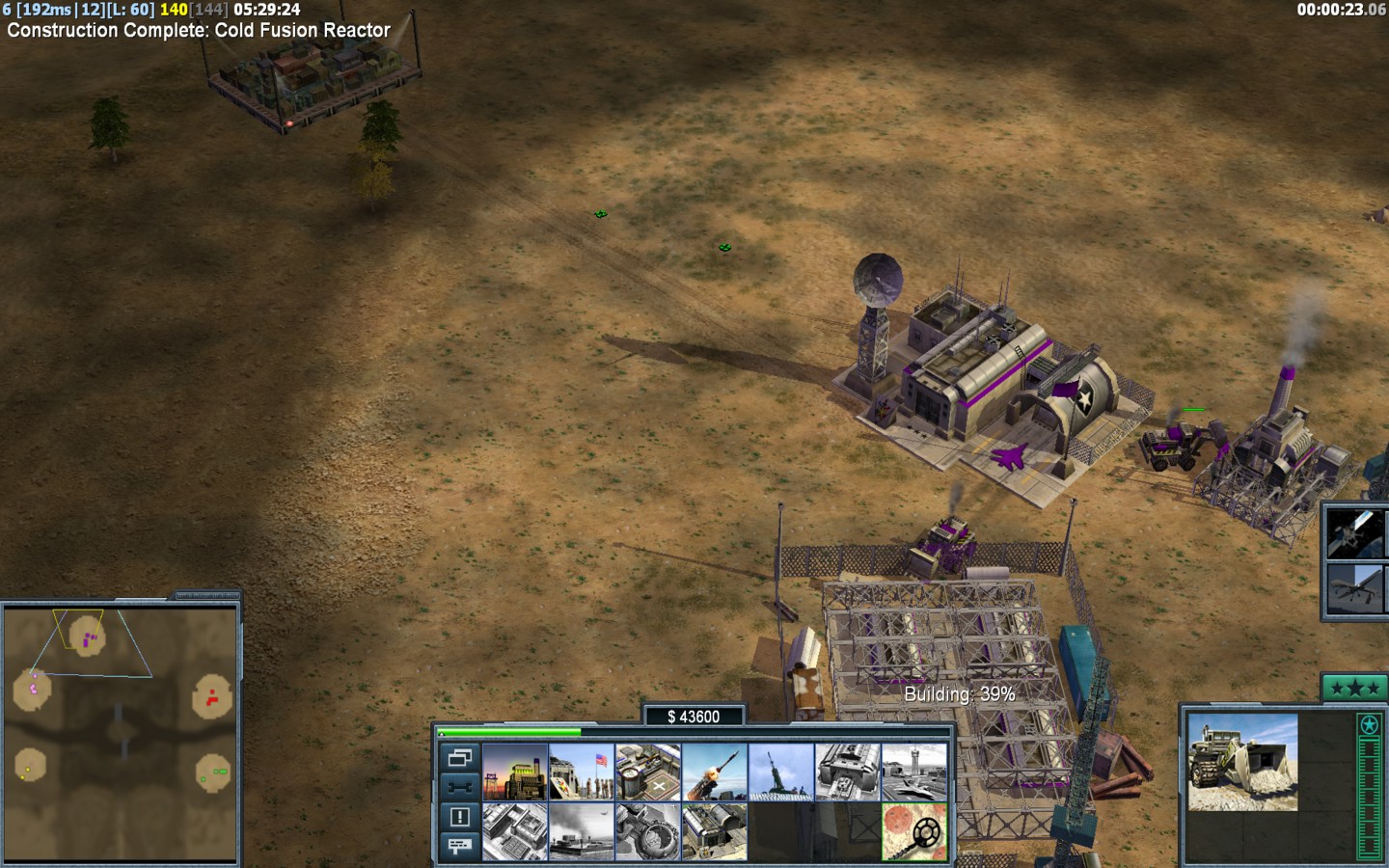Select the Barracks with American flag icon
Viewport: 1389px width, 868px height.
(x=582, y=772)
